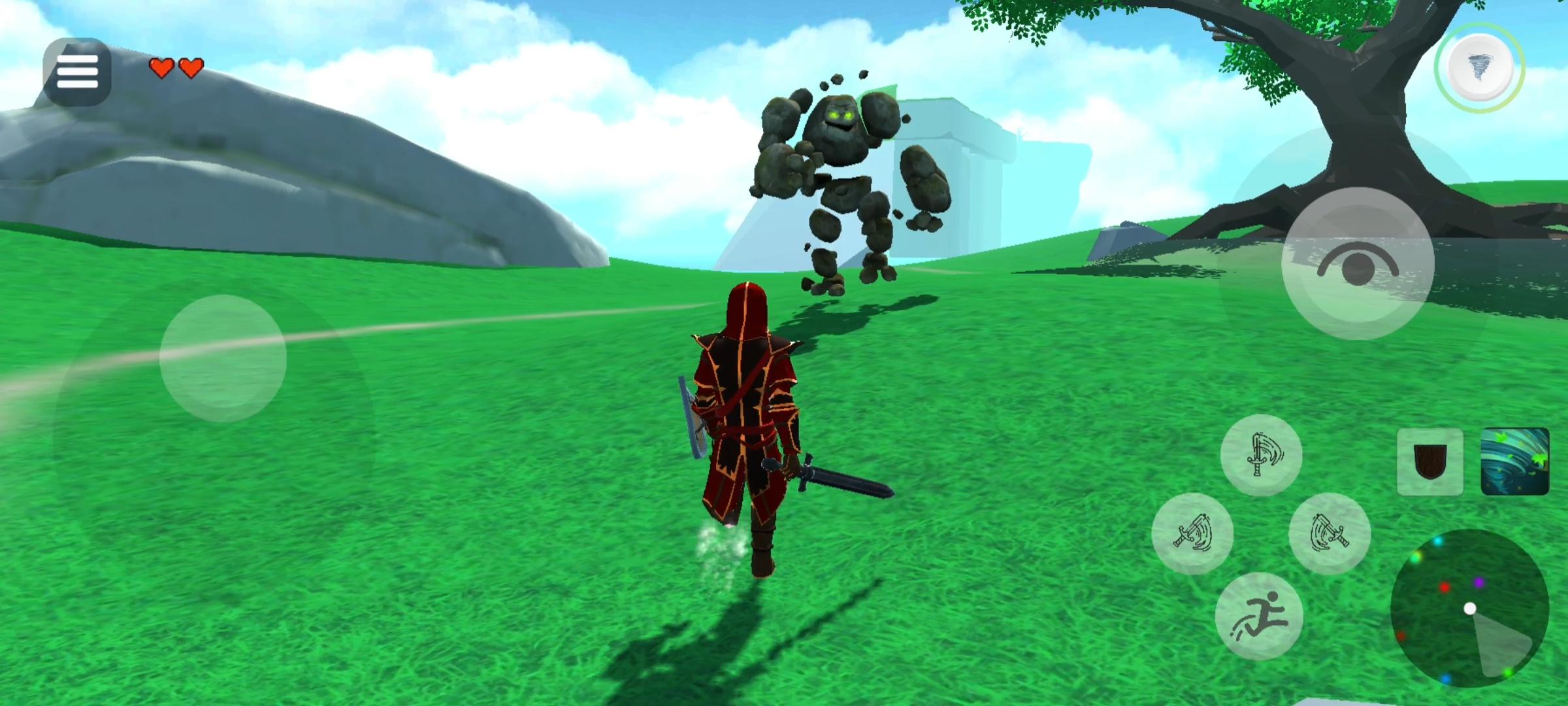Tap the red dot on the minimap compass

click(1445, 588)
